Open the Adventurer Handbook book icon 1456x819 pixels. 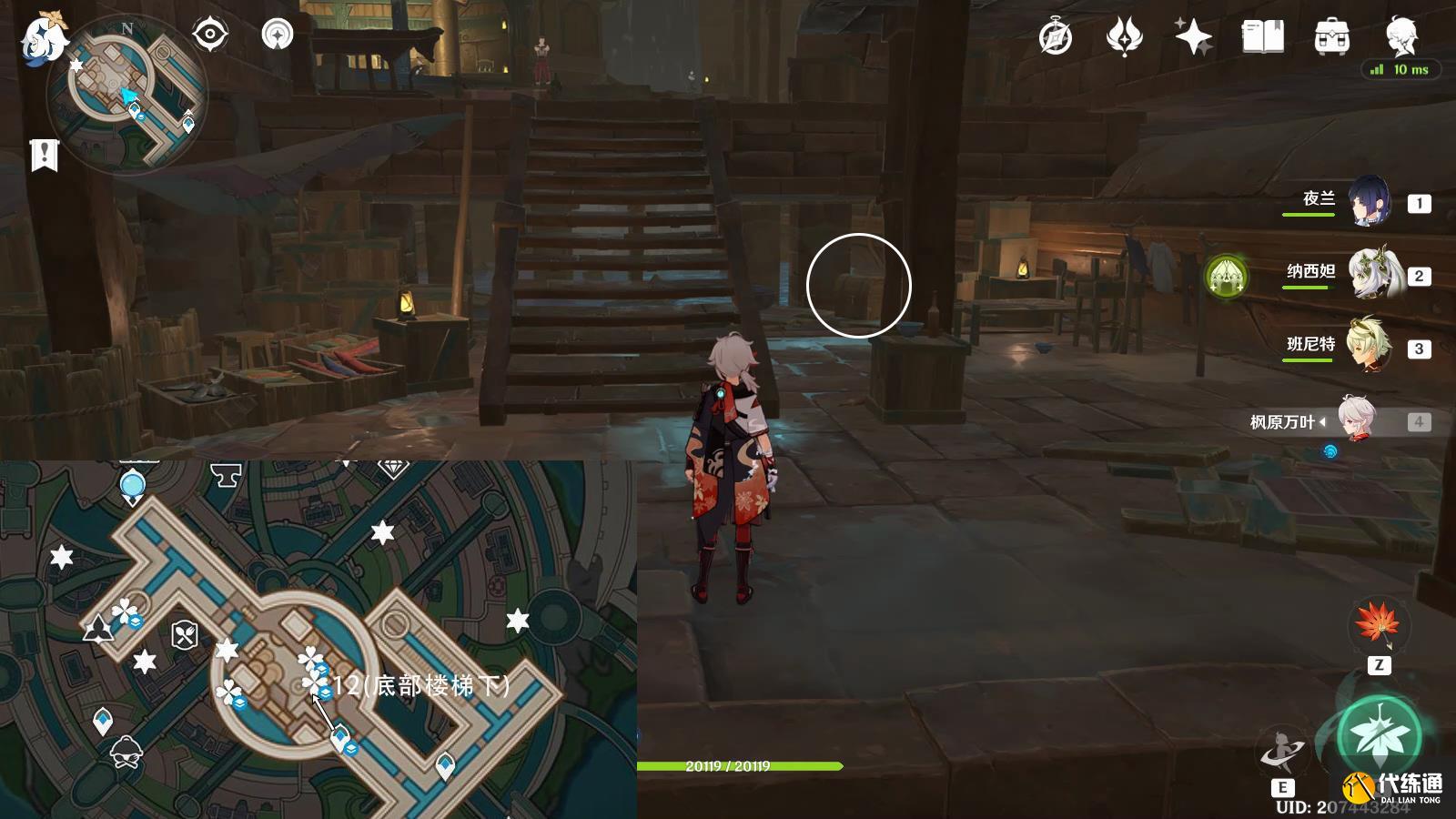click(x=1262, y=38)
